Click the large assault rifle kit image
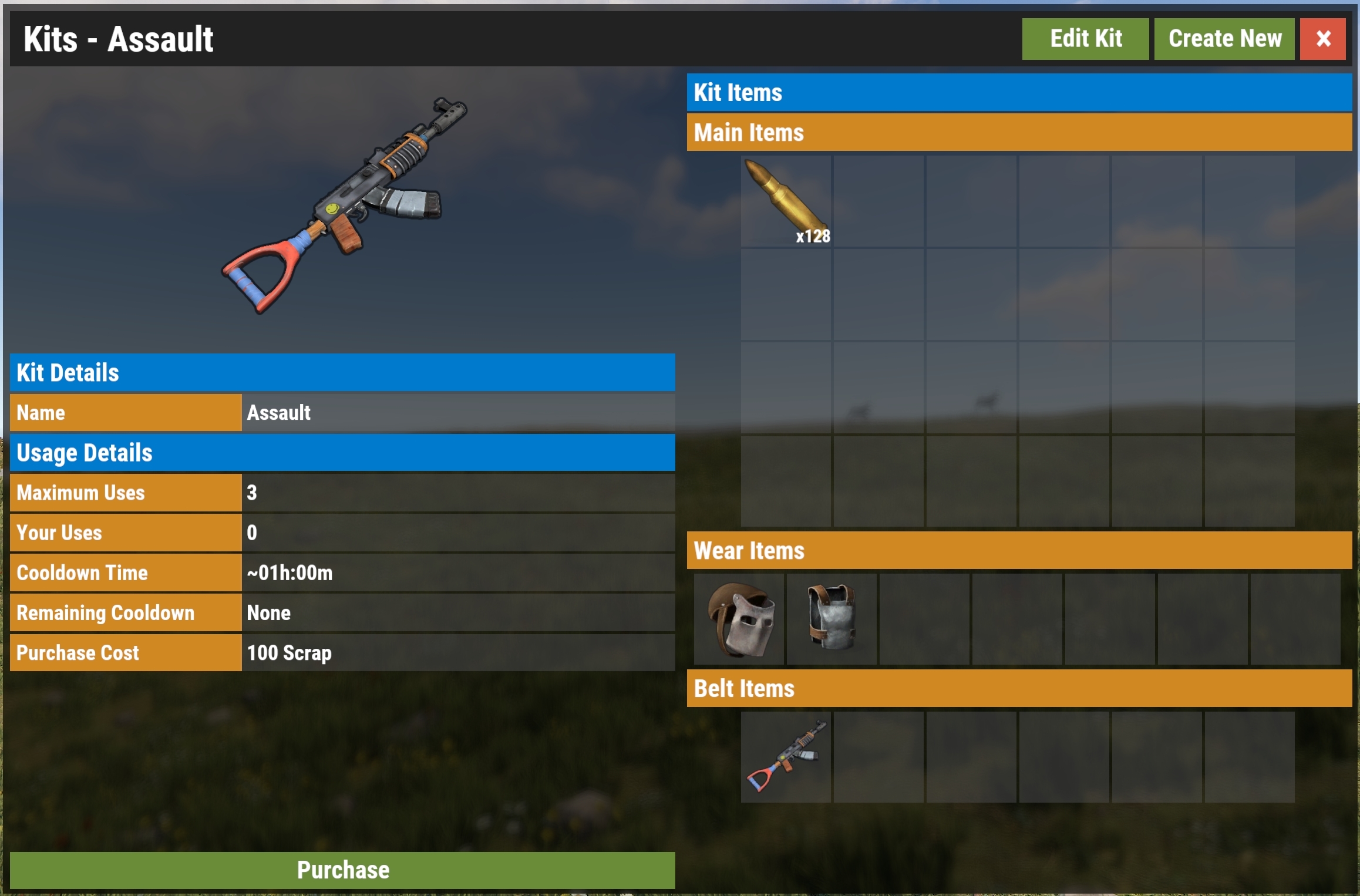The height and width of the screenshot is (896, 1360). click(x=344, y=206)
